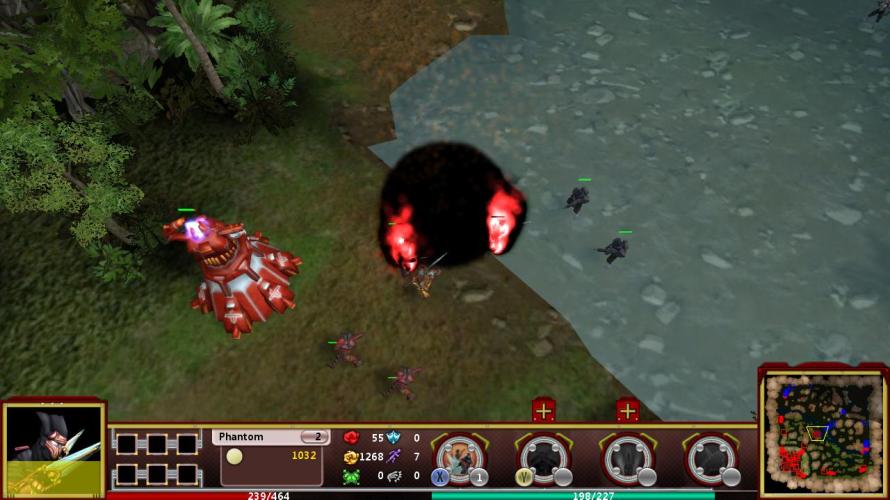Click the minimap in the corner
Viewport: 890px width, 500px height.
click(821, 434)
